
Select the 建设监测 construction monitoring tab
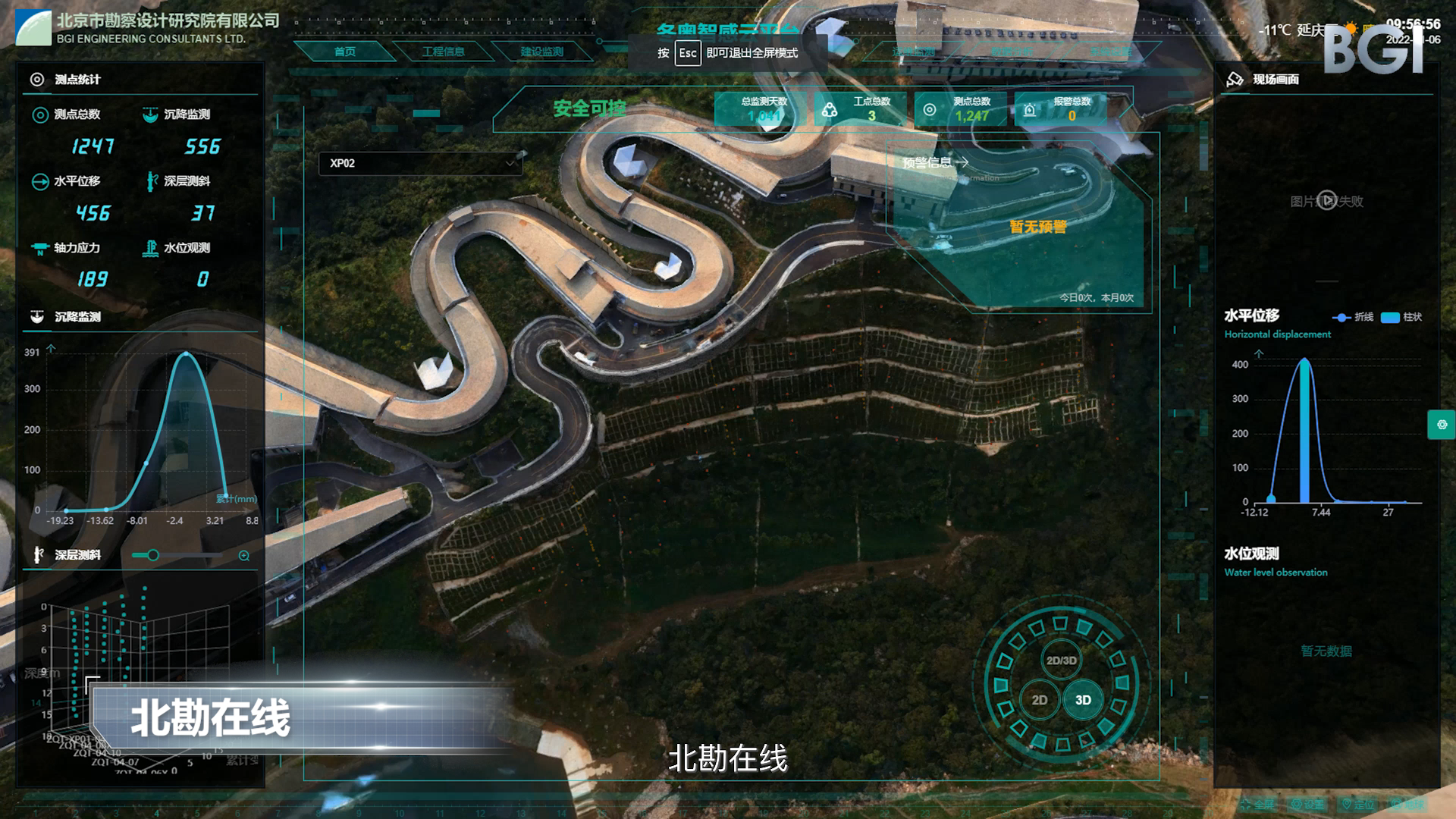pyautogui.click(x=541, y=52)
